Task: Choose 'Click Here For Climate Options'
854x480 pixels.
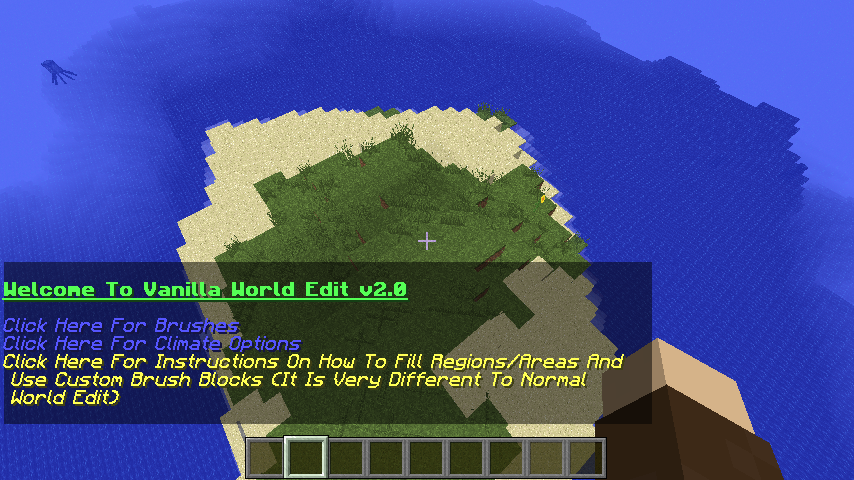Action: pos(151,344)
